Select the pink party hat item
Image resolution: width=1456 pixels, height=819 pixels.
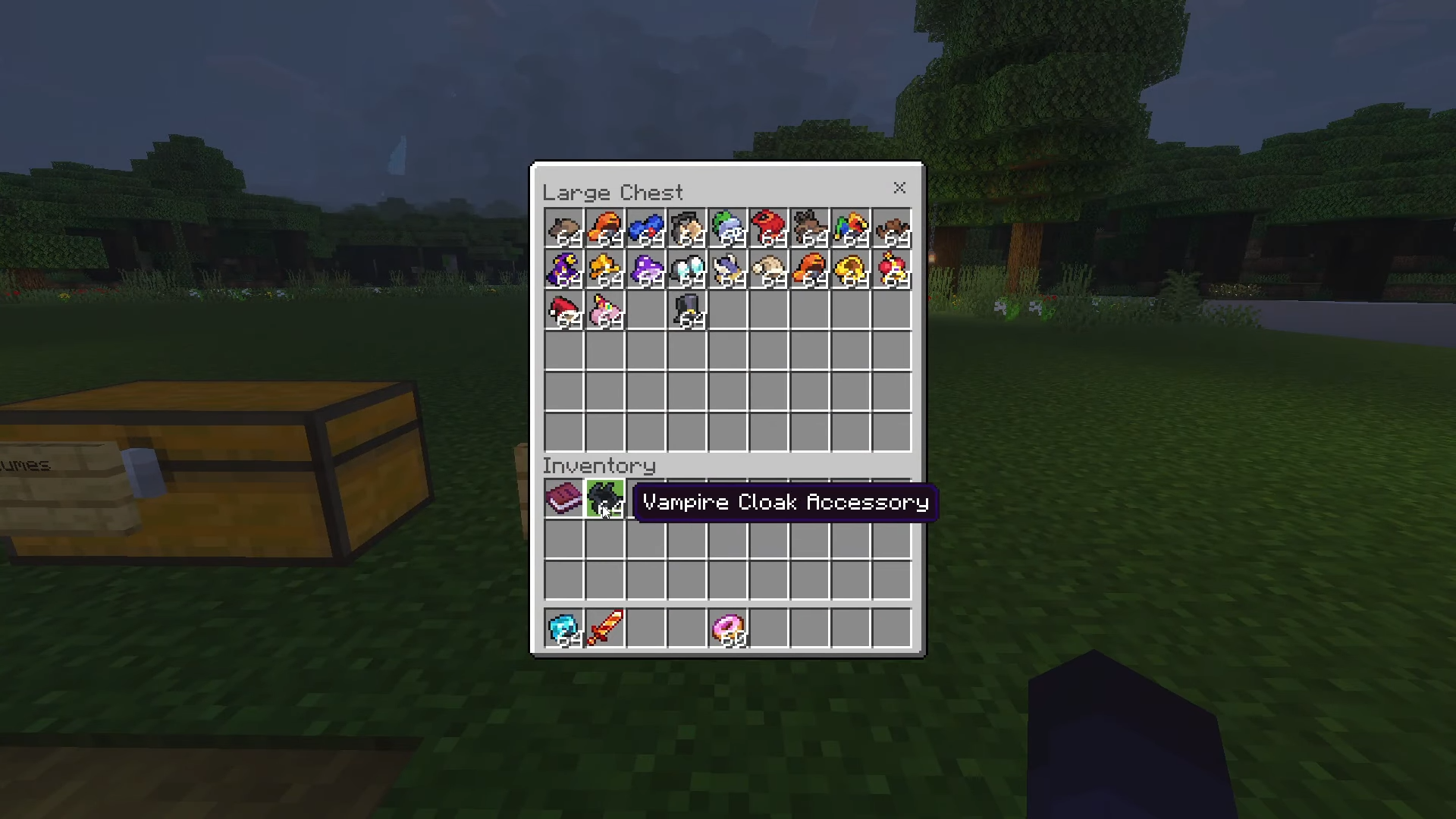pyautogui.click(x=604, y=310)
